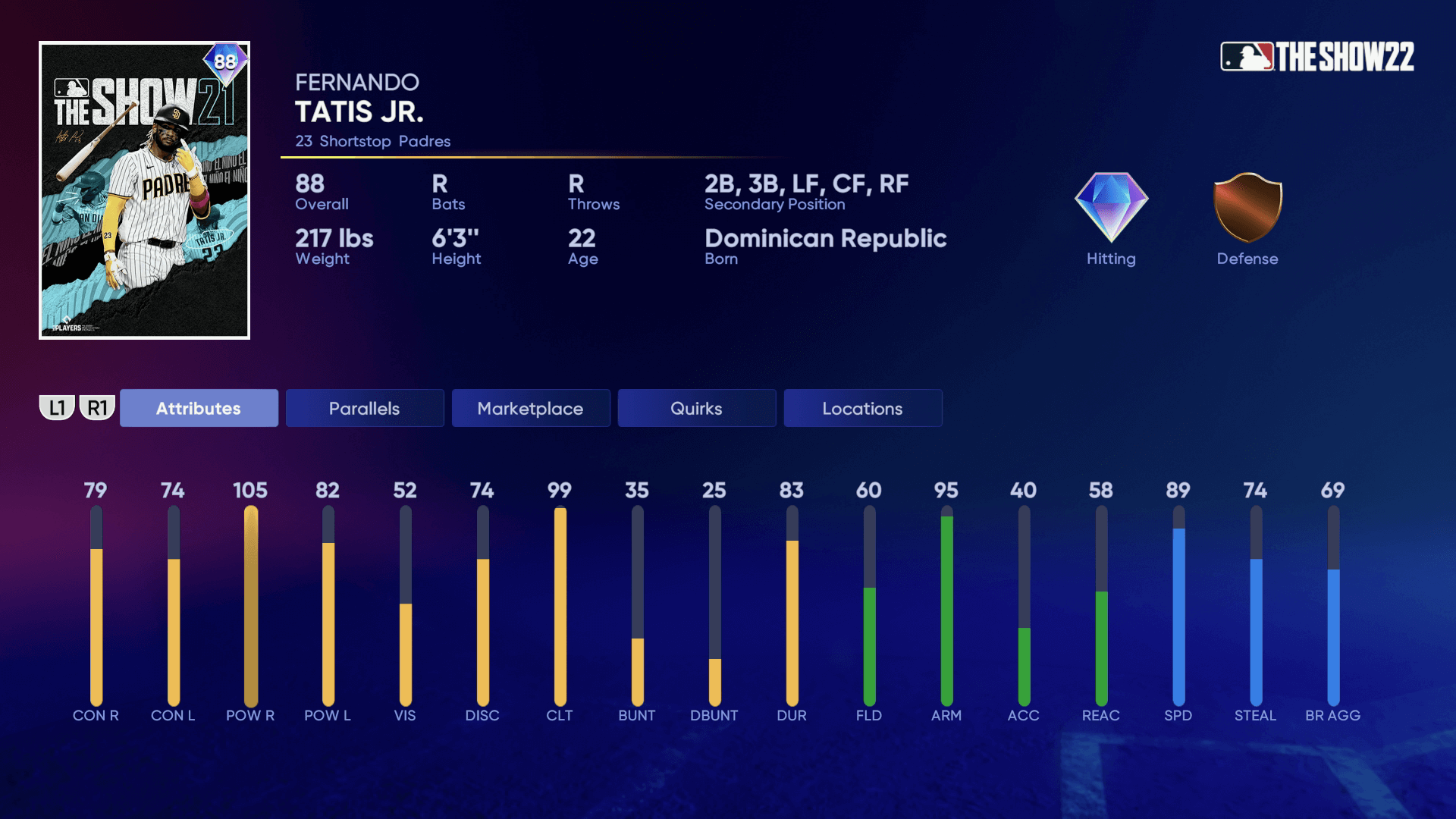The height and width of the screenshot is (819, 1456).
Task: View the Quirks tab
Action: pyautogui.click(x=696, y=408)
